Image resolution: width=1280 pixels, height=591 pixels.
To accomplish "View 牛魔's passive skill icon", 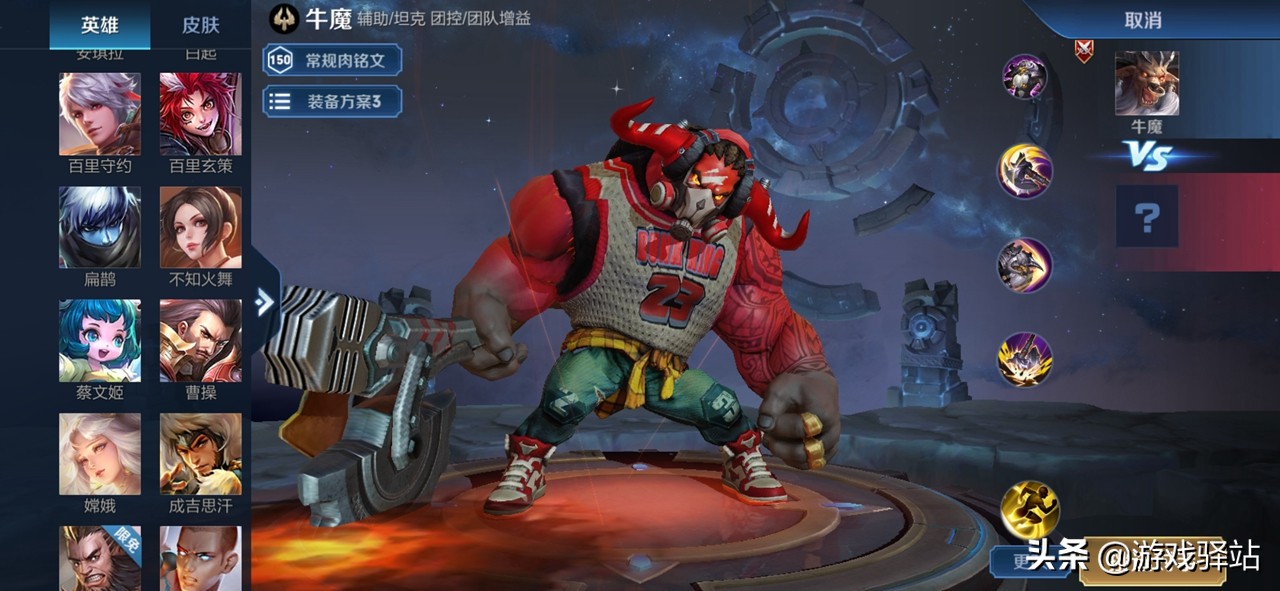I will coord(1025,77).
